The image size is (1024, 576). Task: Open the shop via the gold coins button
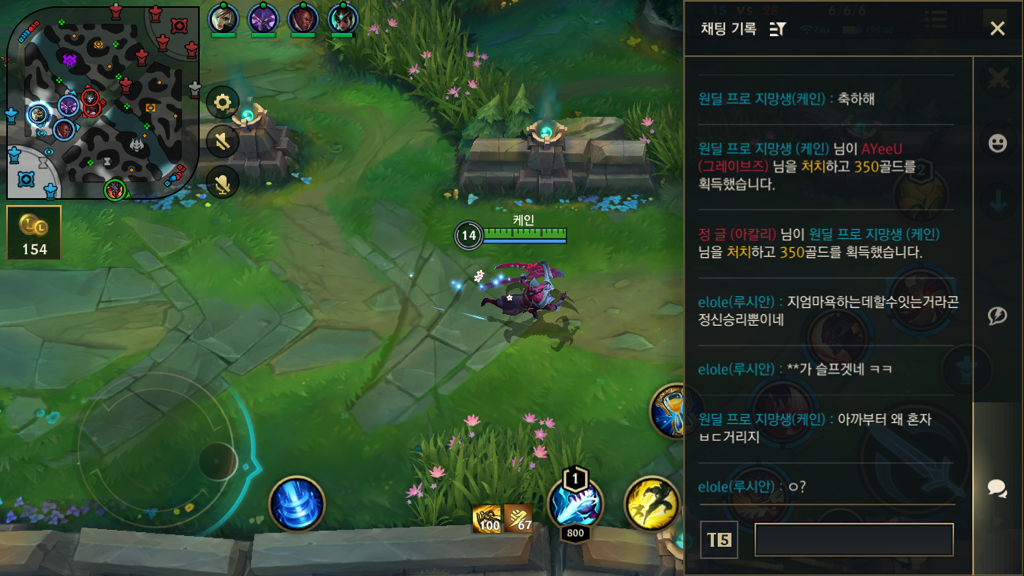[35, 232]
